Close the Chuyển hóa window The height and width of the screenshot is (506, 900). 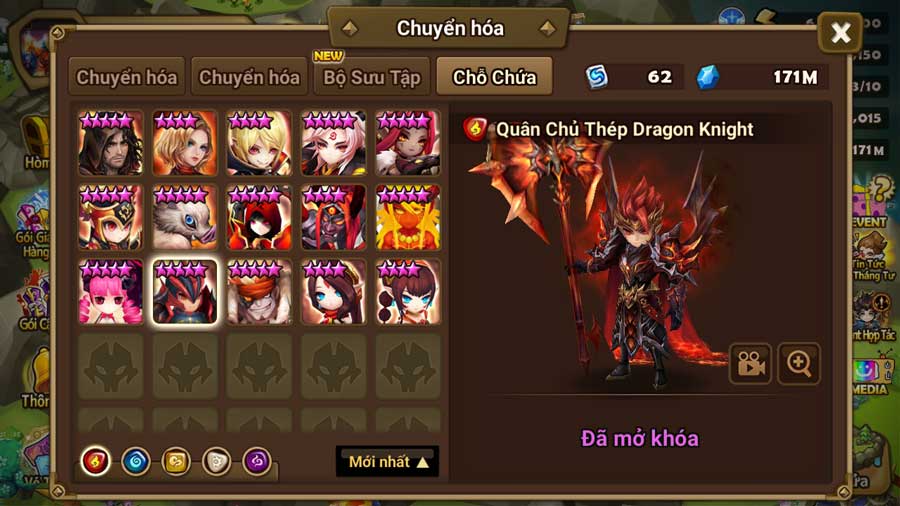click(x=840, y=34)
